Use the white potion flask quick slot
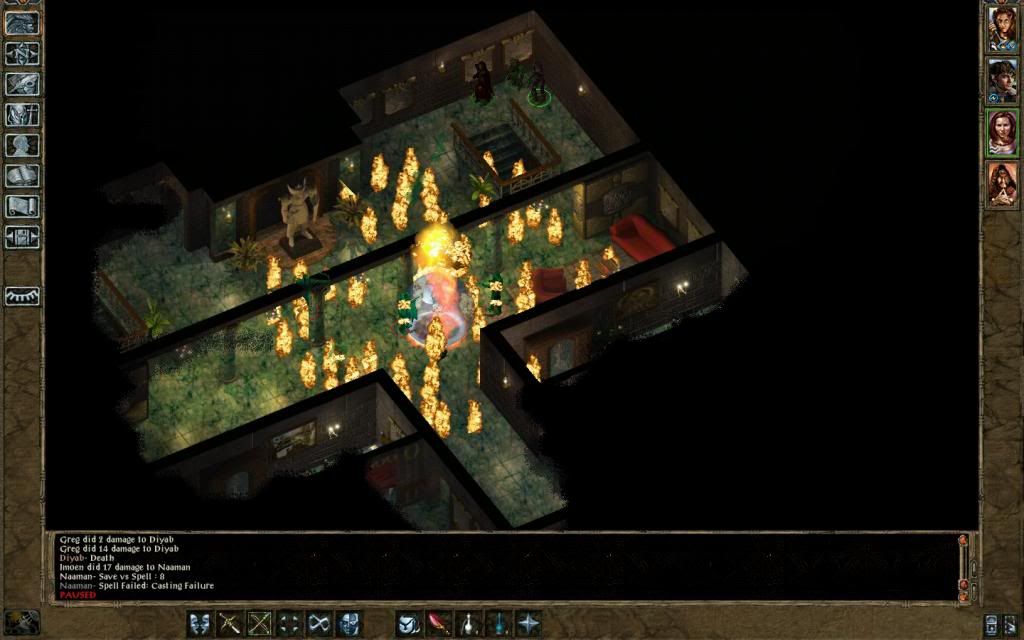Viewport: 1024px width, 640px height. click(x=468, y=622)
